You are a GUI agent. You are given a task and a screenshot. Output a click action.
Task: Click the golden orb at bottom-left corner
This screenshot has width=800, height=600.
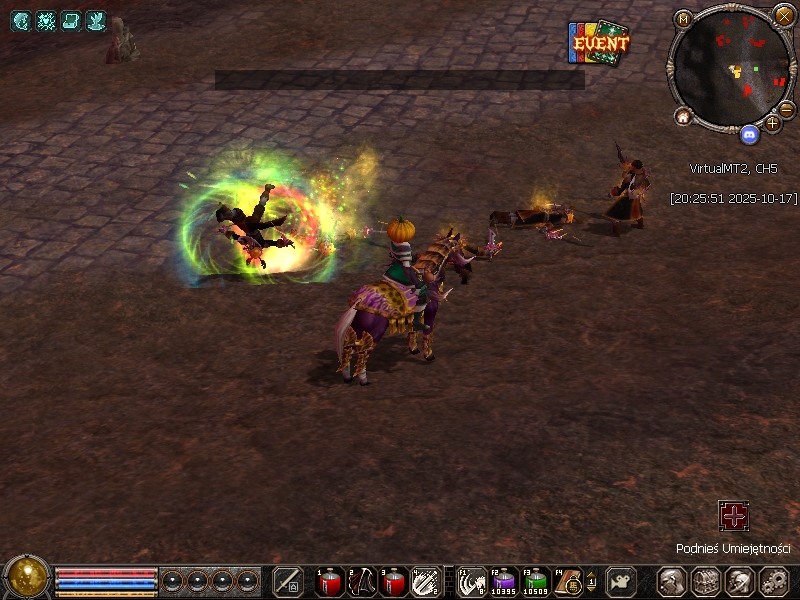click(27, 578)
